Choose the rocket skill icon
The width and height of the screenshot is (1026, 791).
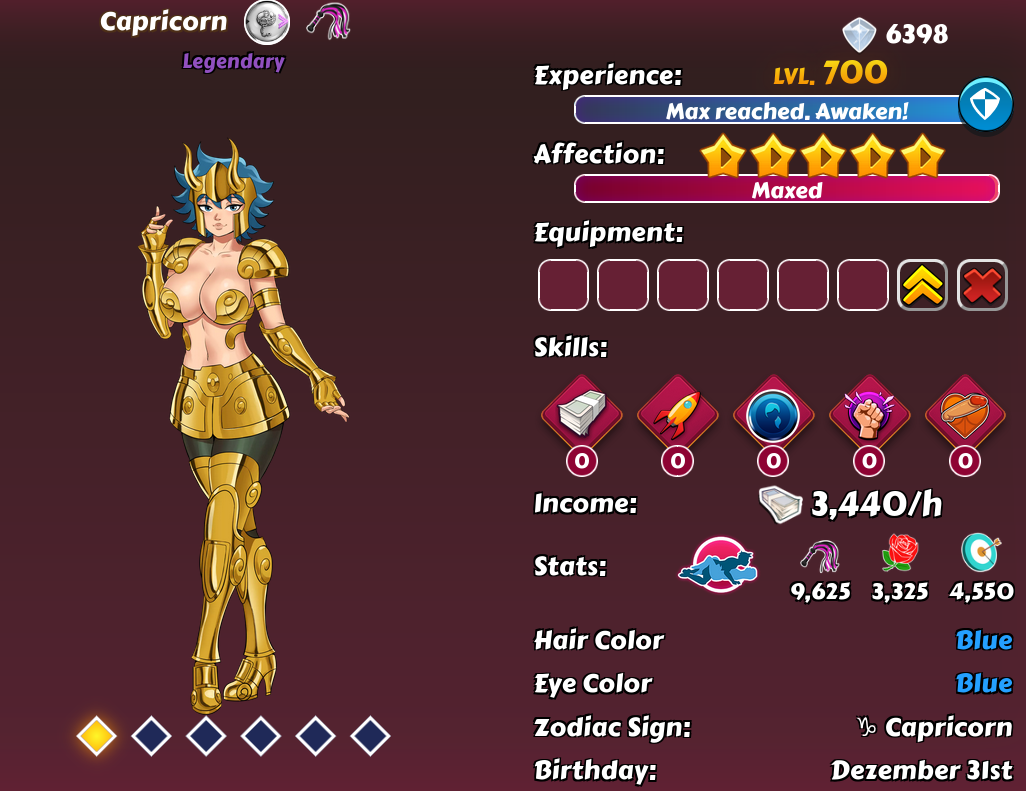pyautogui.click(x=677, y=414)
